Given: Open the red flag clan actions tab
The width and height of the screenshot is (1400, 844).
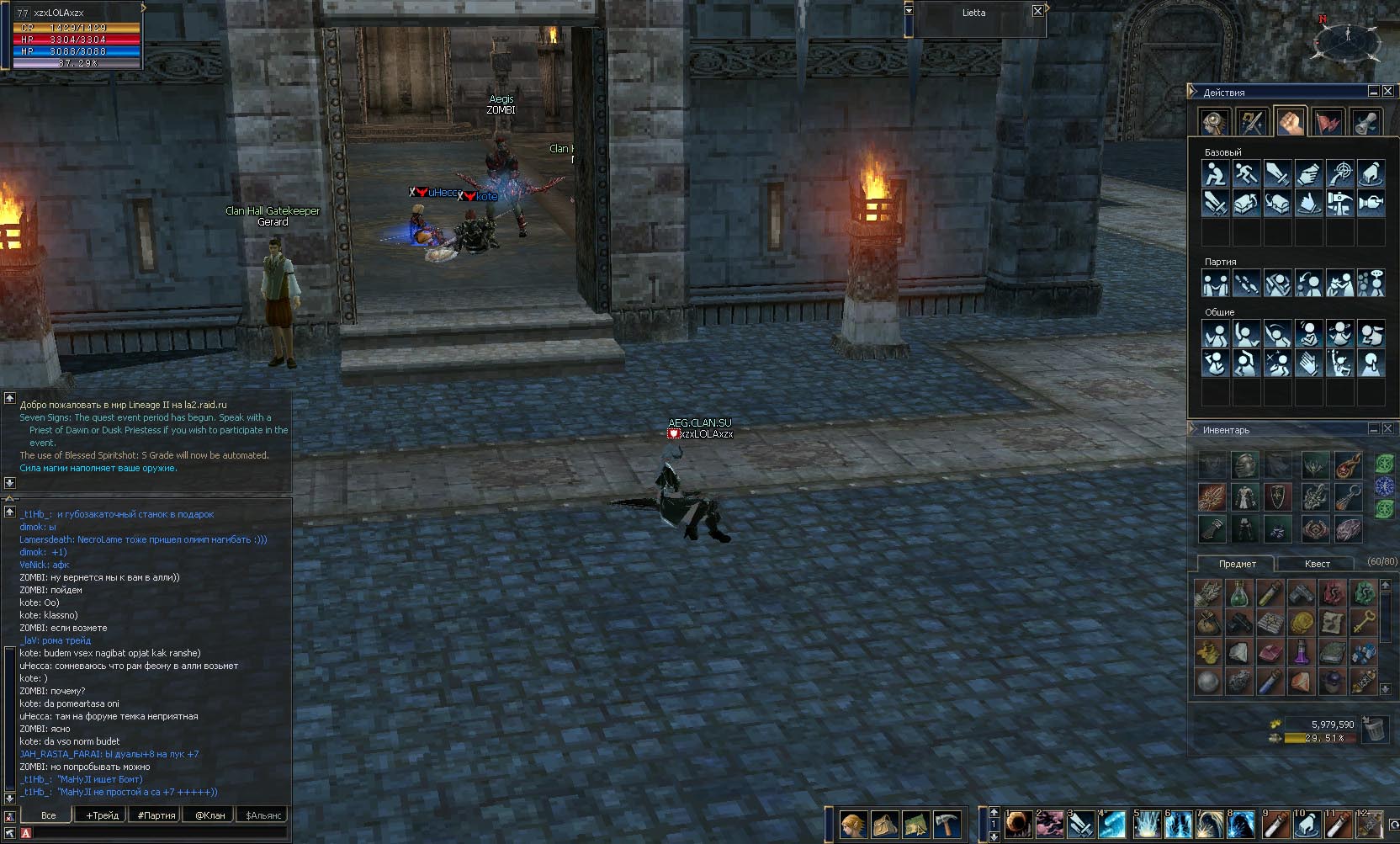Looking at the screenshot, I should [x=1328, y=123].
